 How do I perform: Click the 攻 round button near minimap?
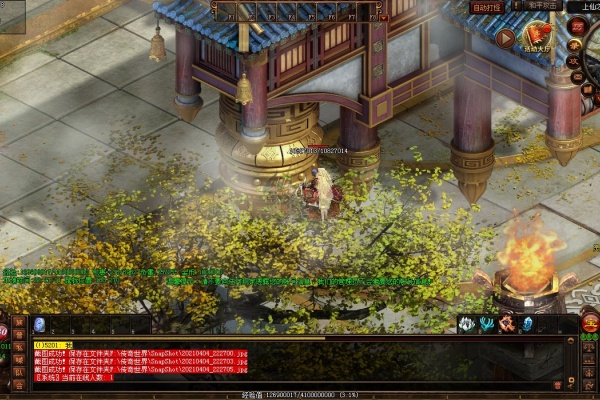[x=575, y=60]
